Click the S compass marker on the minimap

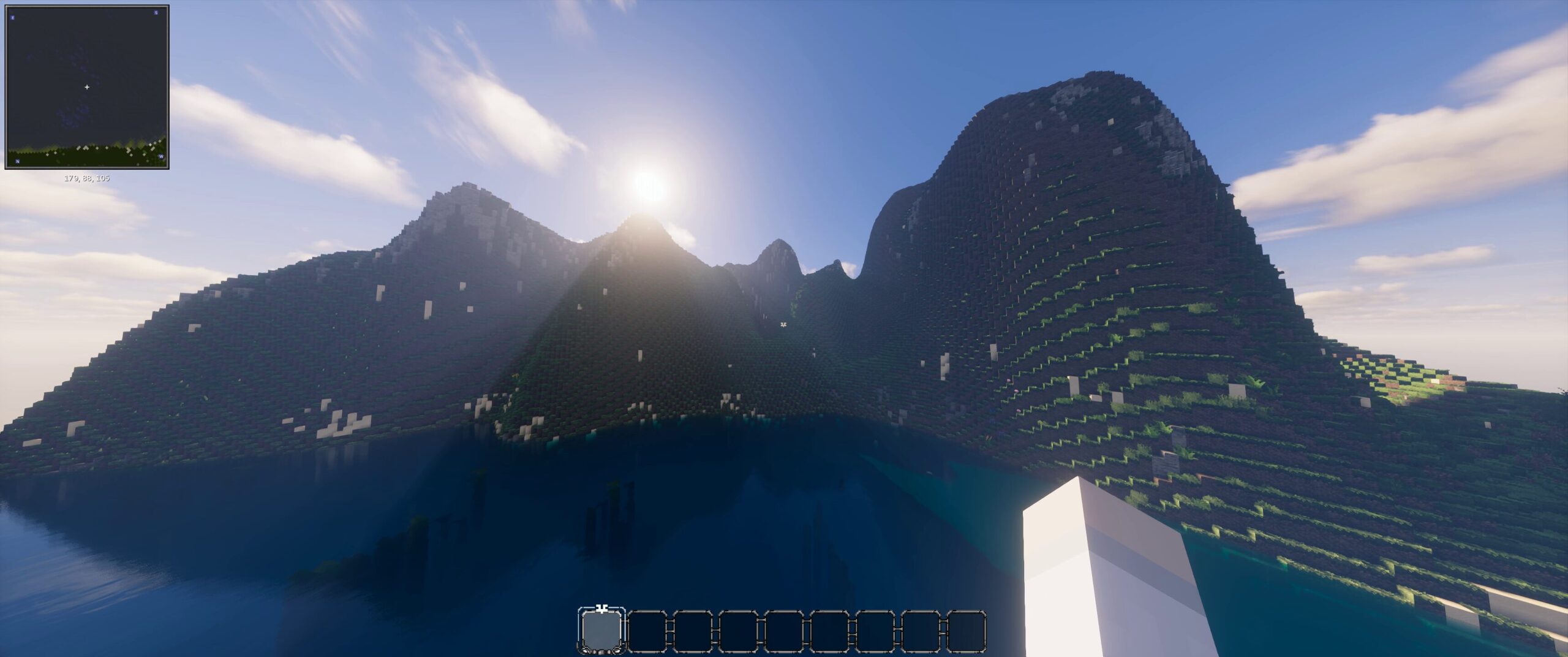pyautogui.click(x=156, y=13)
